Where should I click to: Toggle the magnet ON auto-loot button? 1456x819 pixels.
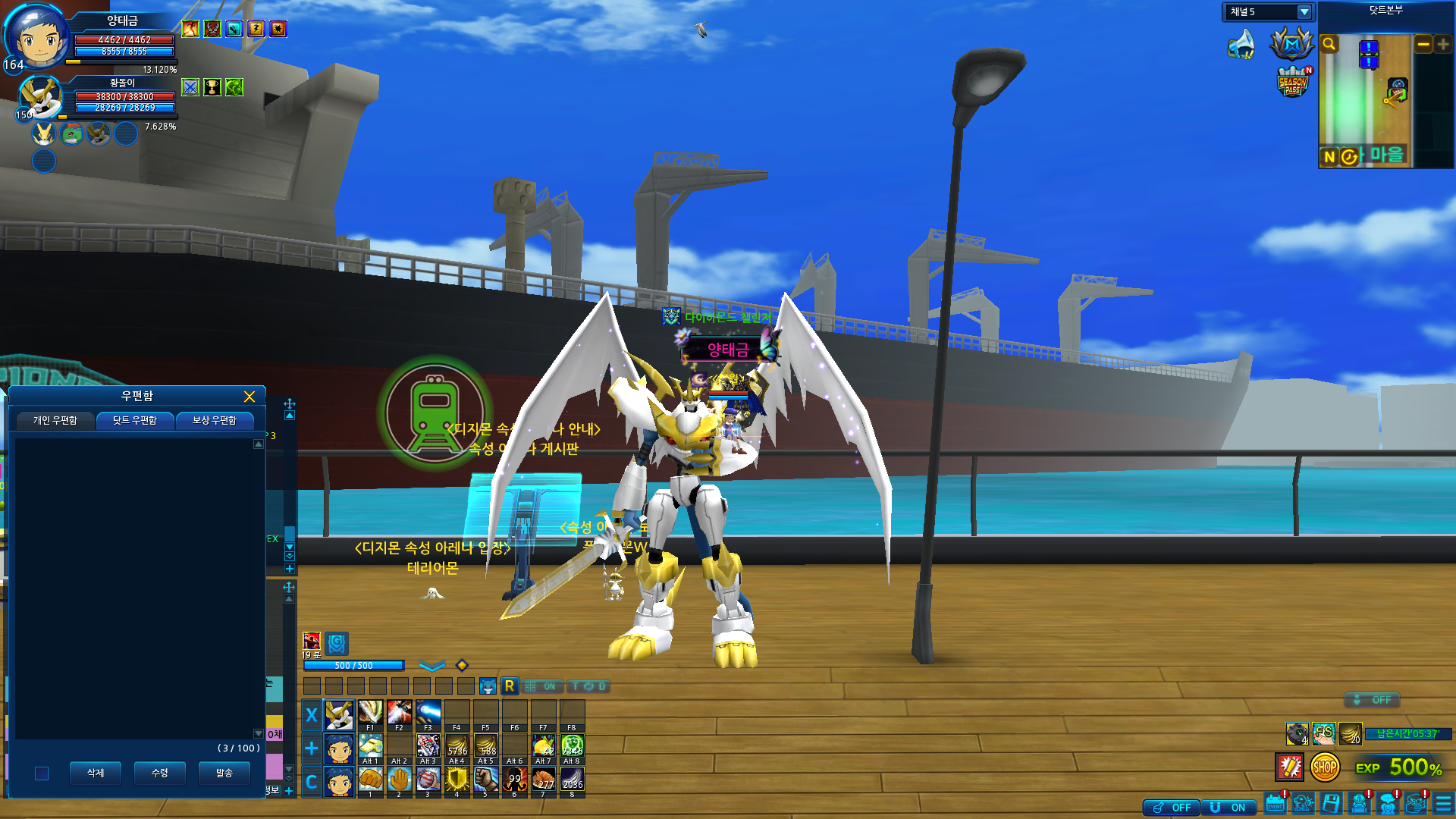click(x=1228, y=808)
